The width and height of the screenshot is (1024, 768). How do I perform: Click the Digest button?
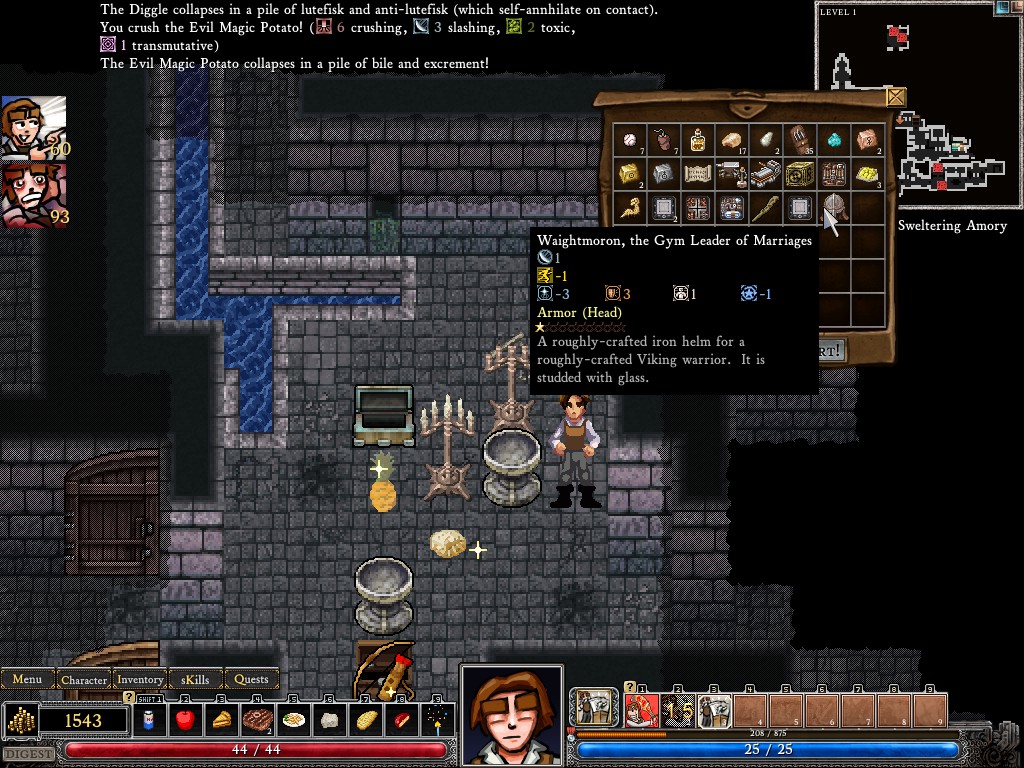click(x=28, y=753)
